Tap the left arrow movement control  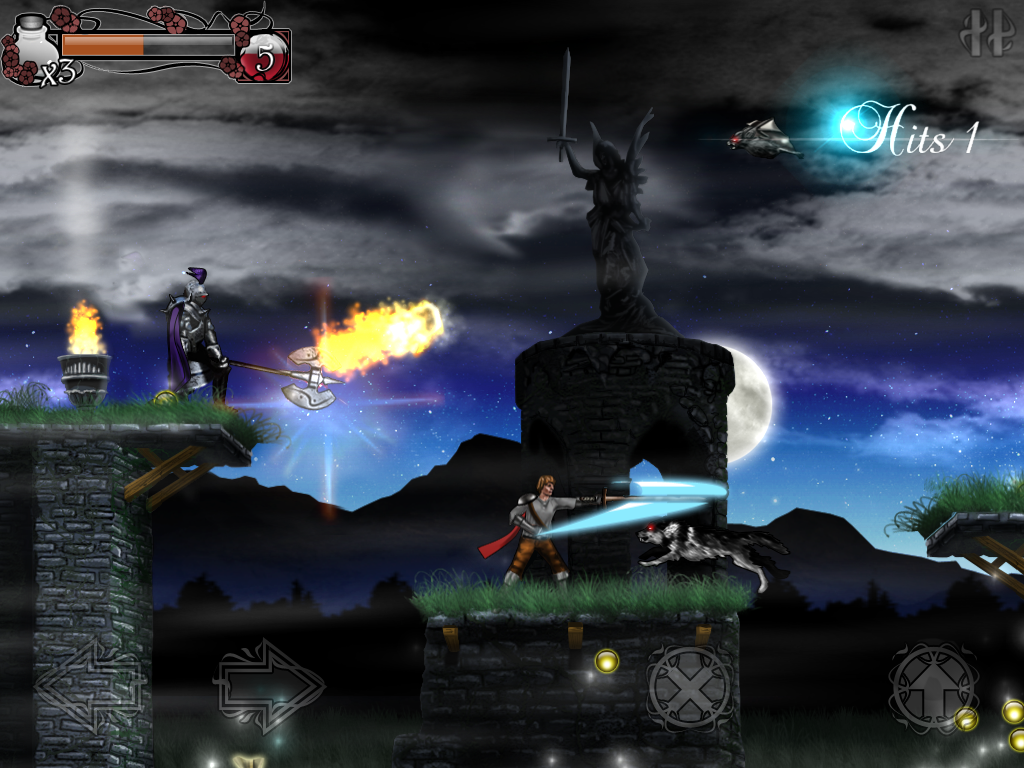click(89, 685)
